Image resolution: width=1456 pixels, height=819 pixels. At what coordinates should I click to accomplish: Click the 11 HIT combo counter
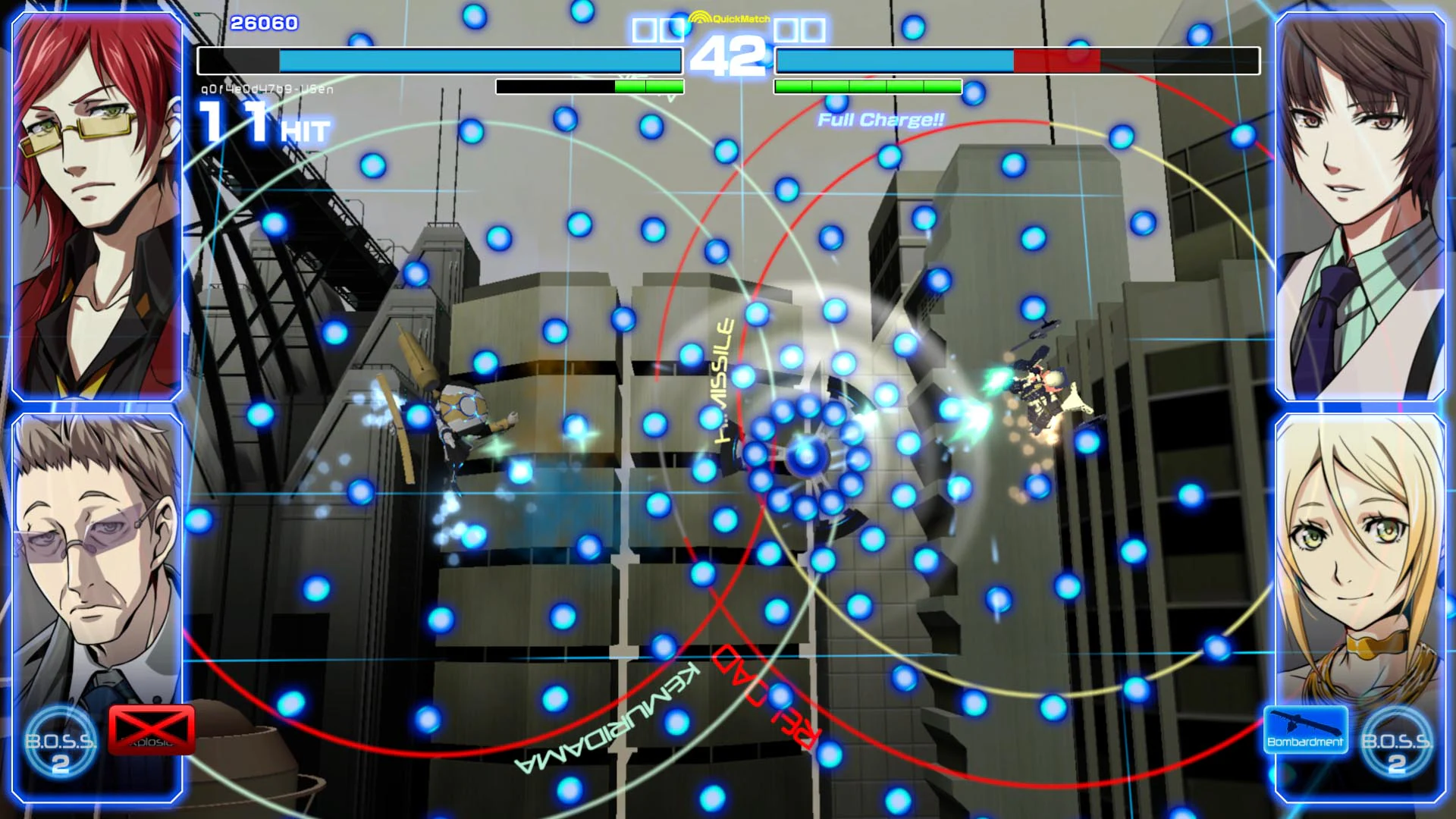tap(259, 124)
